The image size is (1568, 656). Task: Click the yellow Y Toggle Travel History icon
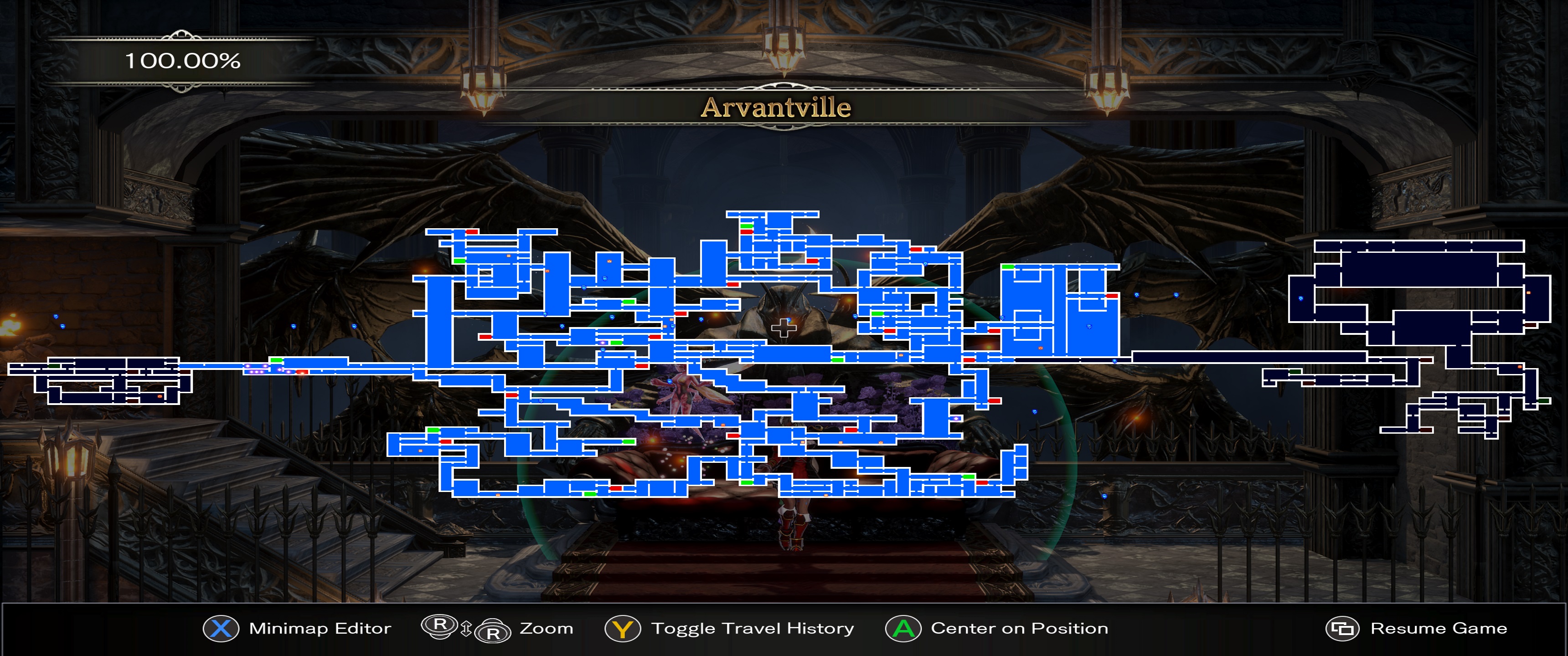point(623,628)
